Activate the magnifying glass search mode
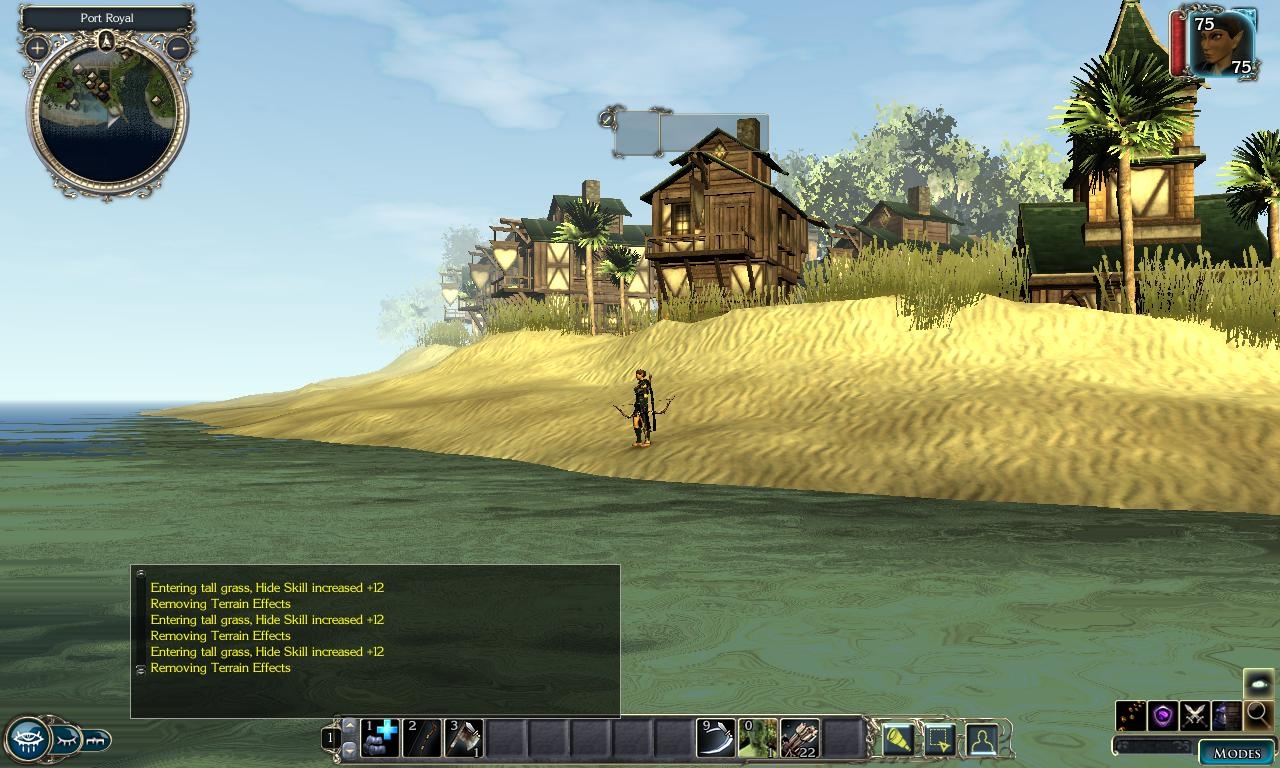This screenshot has height=768, width=1280. [1258, 715]
